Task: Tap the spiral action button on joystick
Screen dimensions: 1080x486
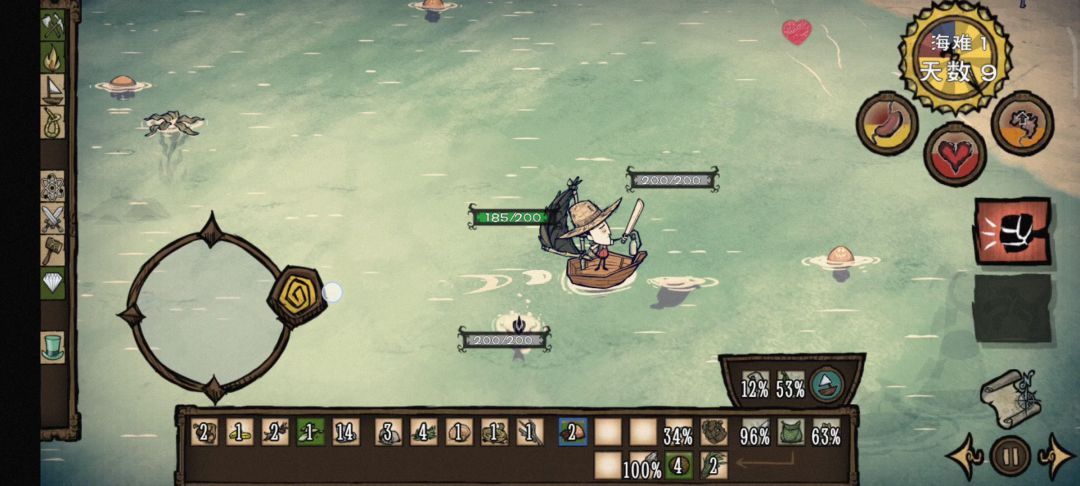Action: point(296,294)
